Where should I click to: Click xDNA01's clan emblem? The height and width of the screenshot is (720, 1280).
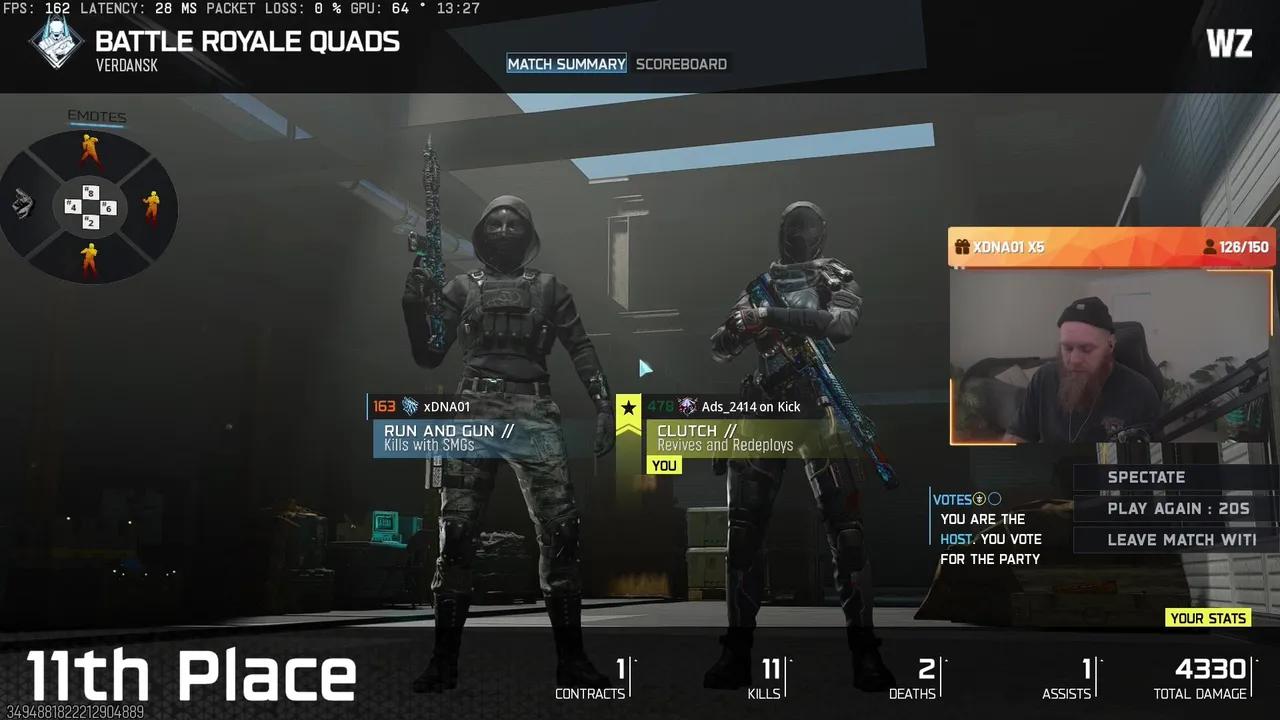[409, 406]
